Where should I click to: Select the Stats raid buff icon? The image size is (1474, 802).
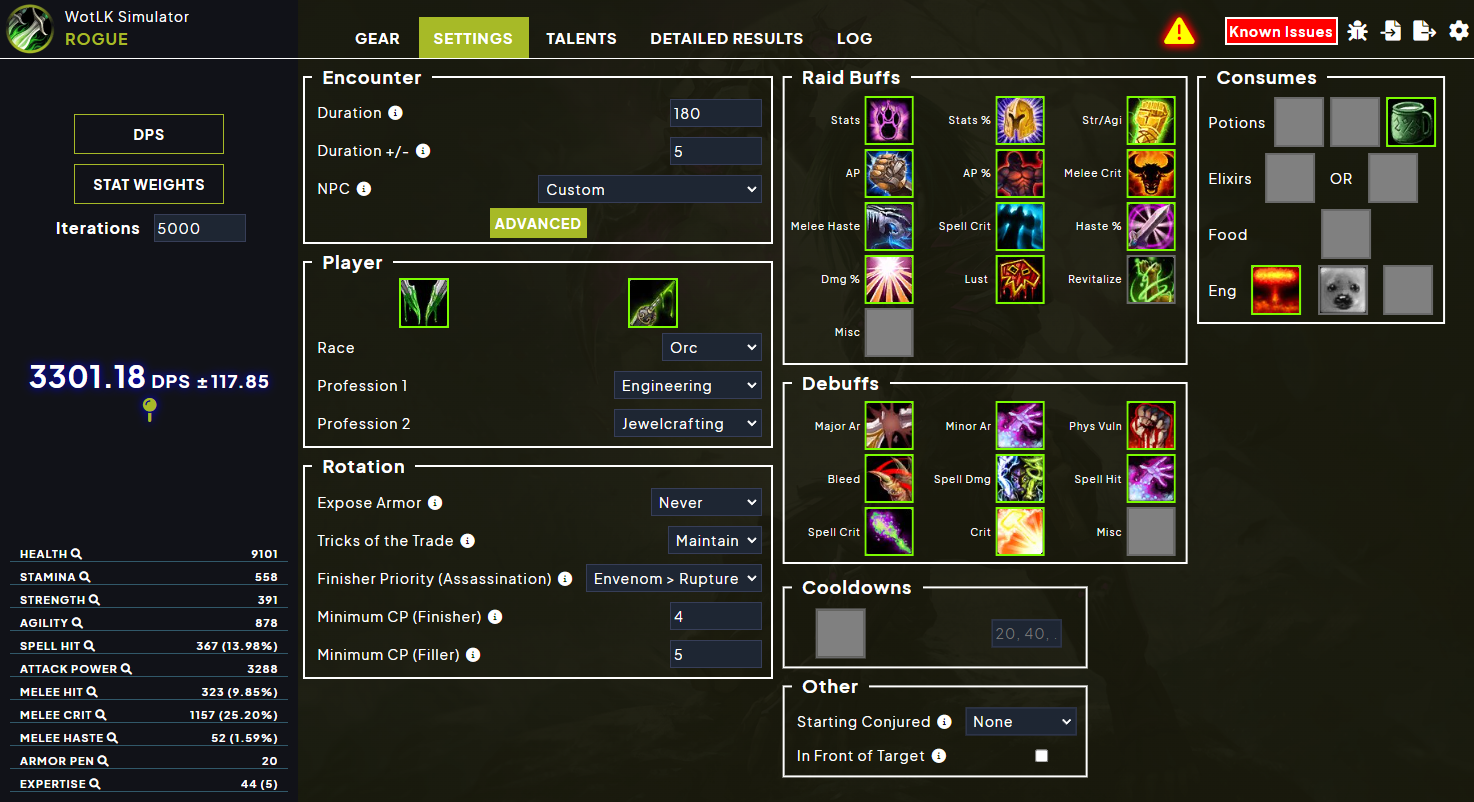coord(888,120)
